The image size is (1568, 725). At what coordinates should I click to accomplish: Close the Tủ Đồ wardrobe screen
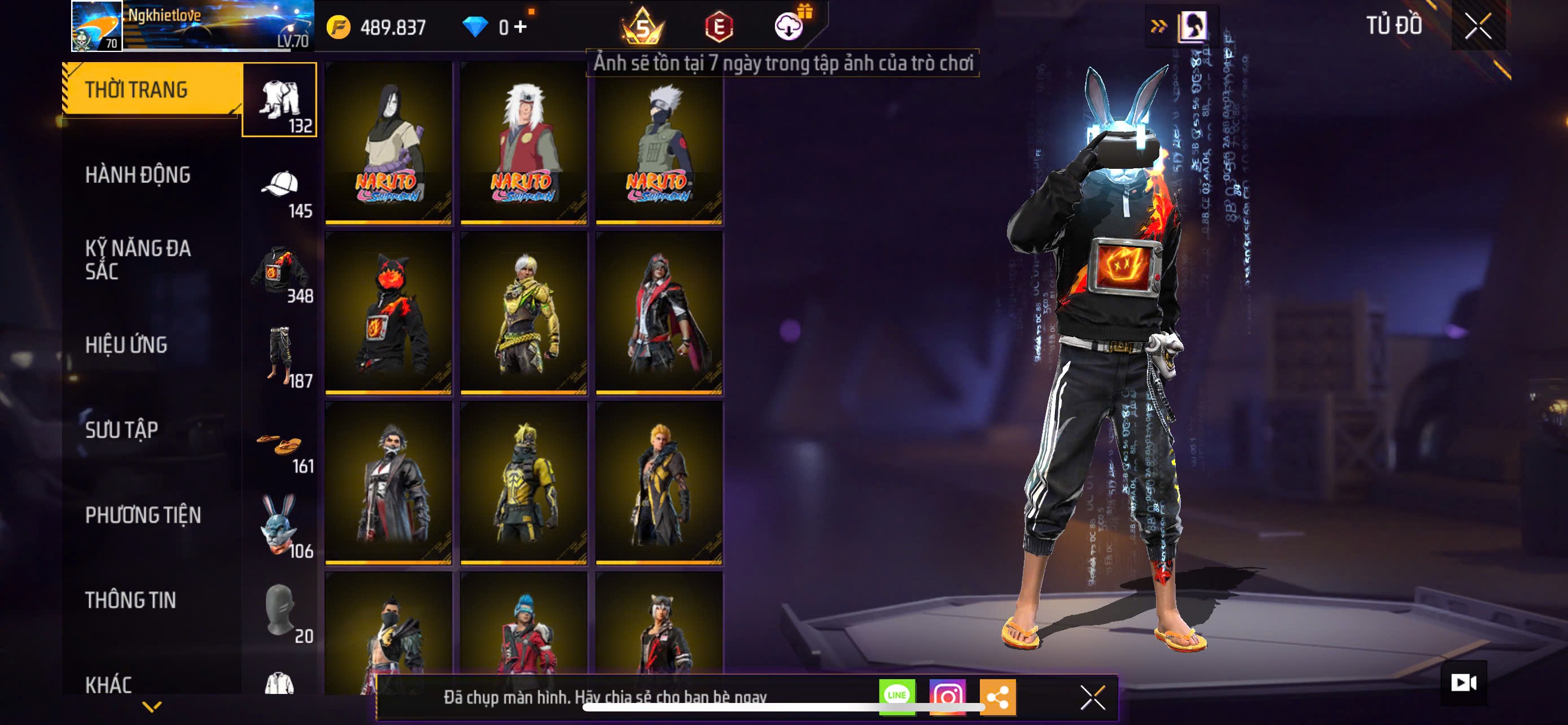click(x=1478, y=26)
